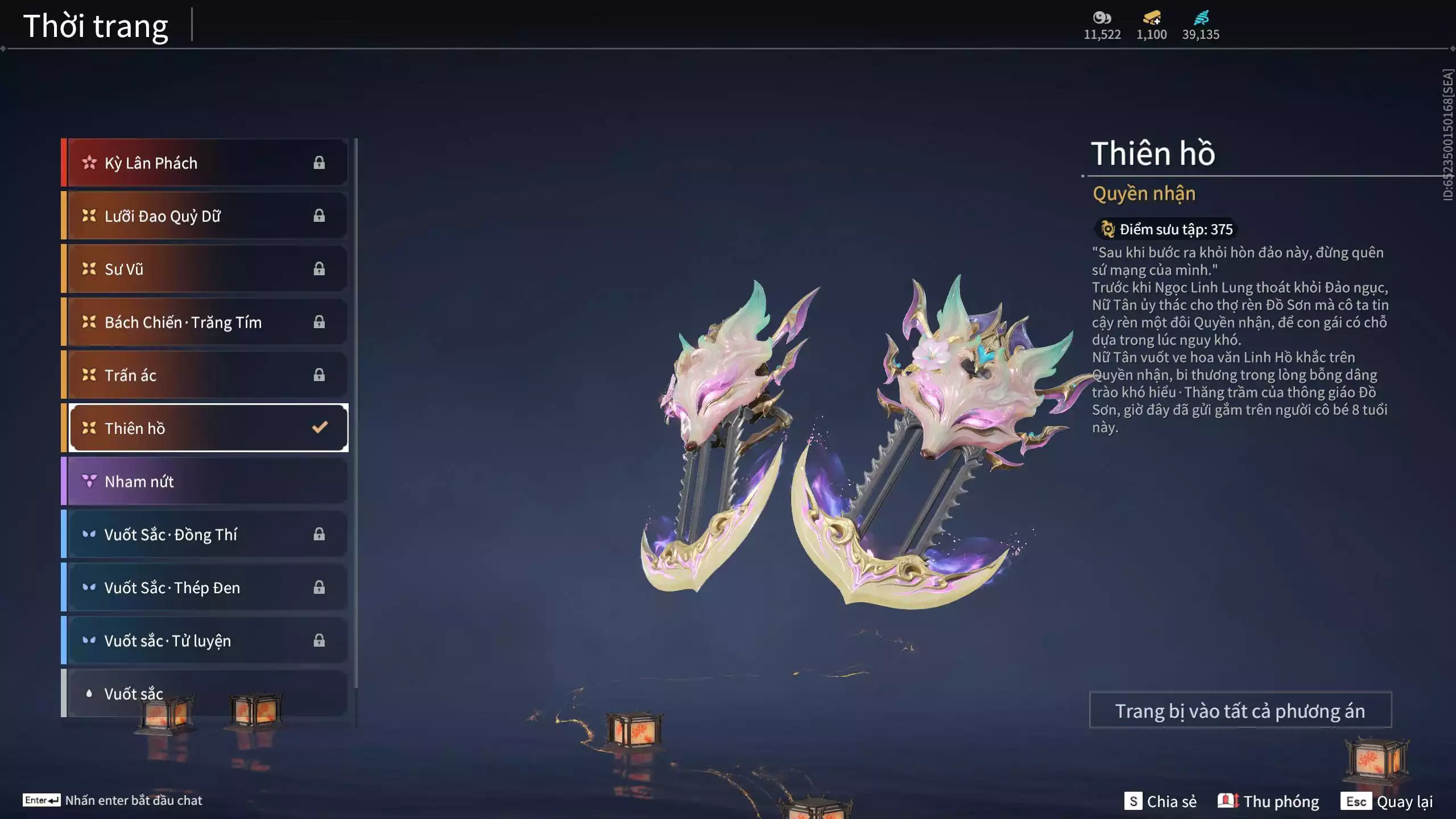Choose the default Vuốt sắc skin
Viewport: 1456px width, 819px height.
pos(205,693)
